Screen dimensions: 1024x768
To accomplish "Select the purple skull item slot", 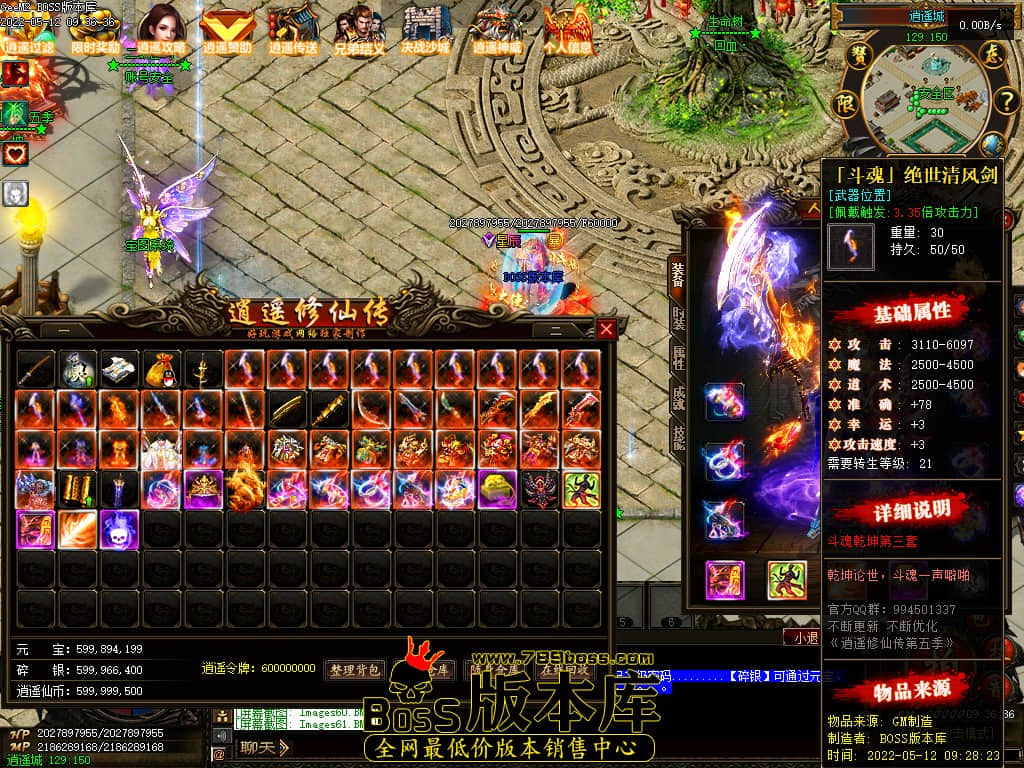I will [x=119, y=529].
